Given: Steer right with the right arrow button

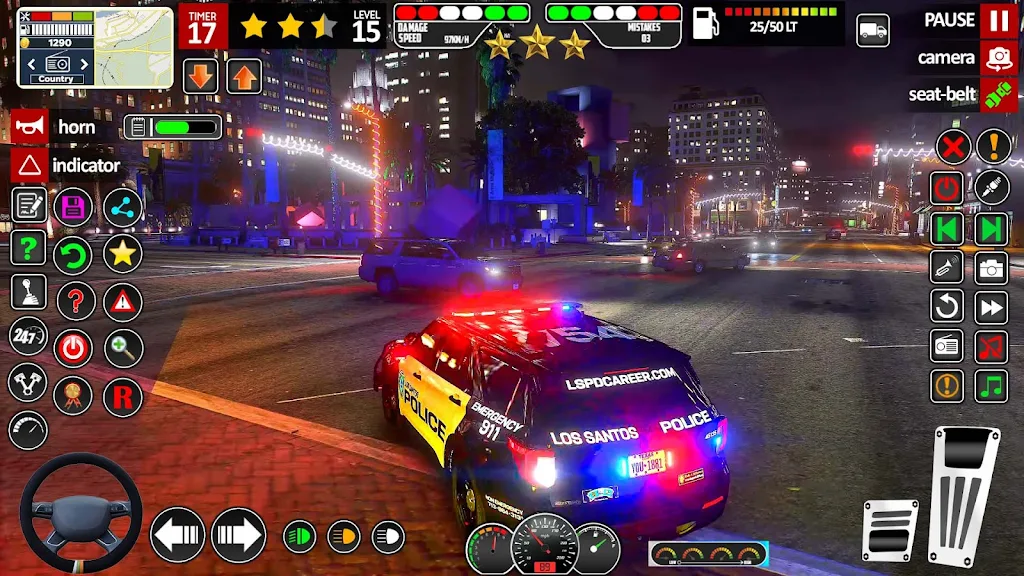Looking at the screenshot, I should [x=238, y=535].
